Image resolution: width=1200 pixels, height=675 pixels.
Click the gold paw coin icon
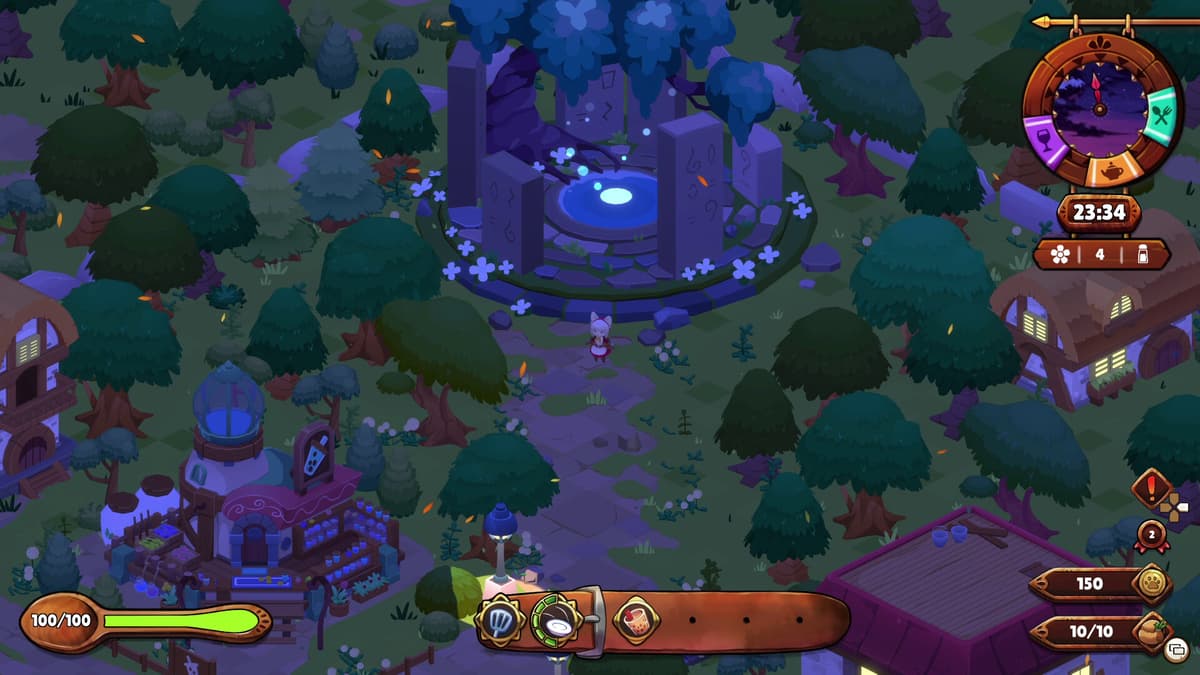1150,584
